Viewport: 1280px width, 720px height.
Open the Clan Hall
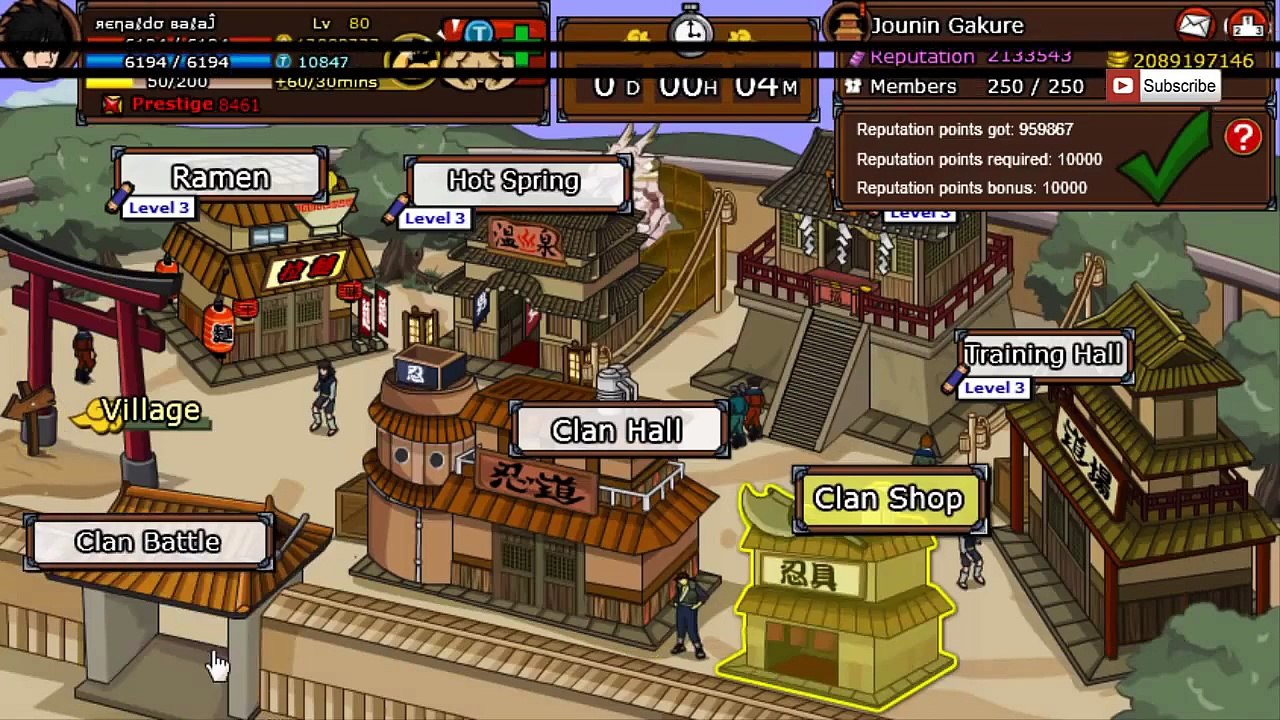[616, 431]
